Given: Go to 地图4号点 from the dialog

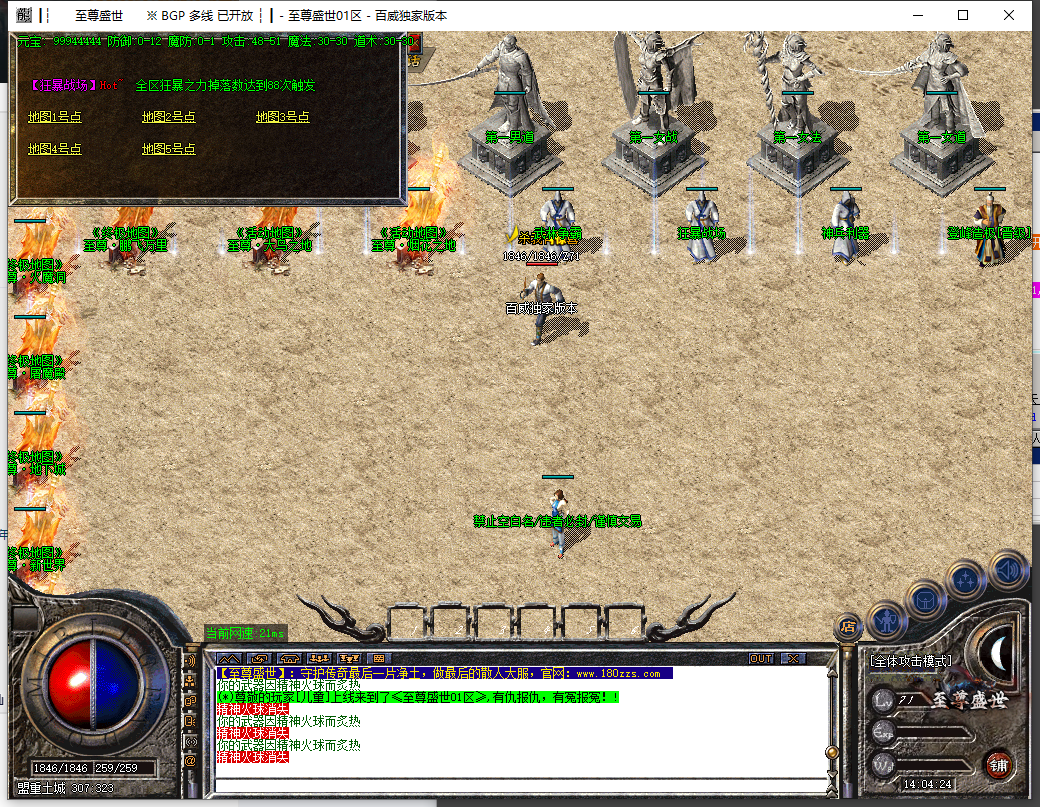Looking at the screenshot, I should (x=55, y=149).
